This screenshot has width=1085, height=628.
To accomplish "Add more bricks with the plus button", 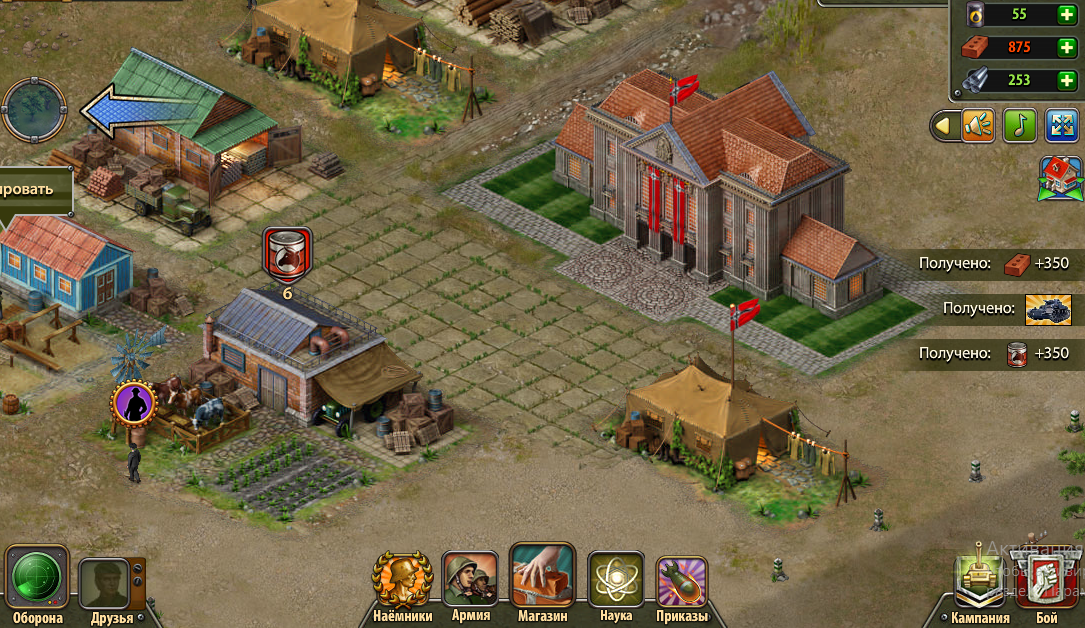I will coord(1066,48).
